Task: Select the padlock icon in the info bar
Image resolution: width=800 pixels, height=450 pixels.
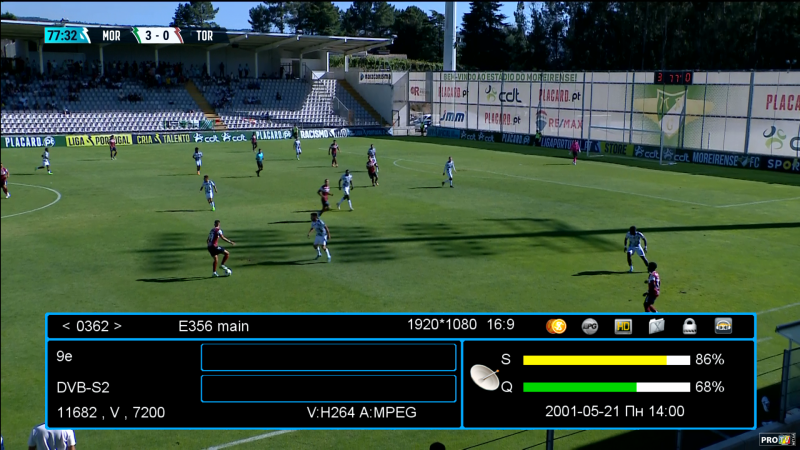Action: point(689,326)
